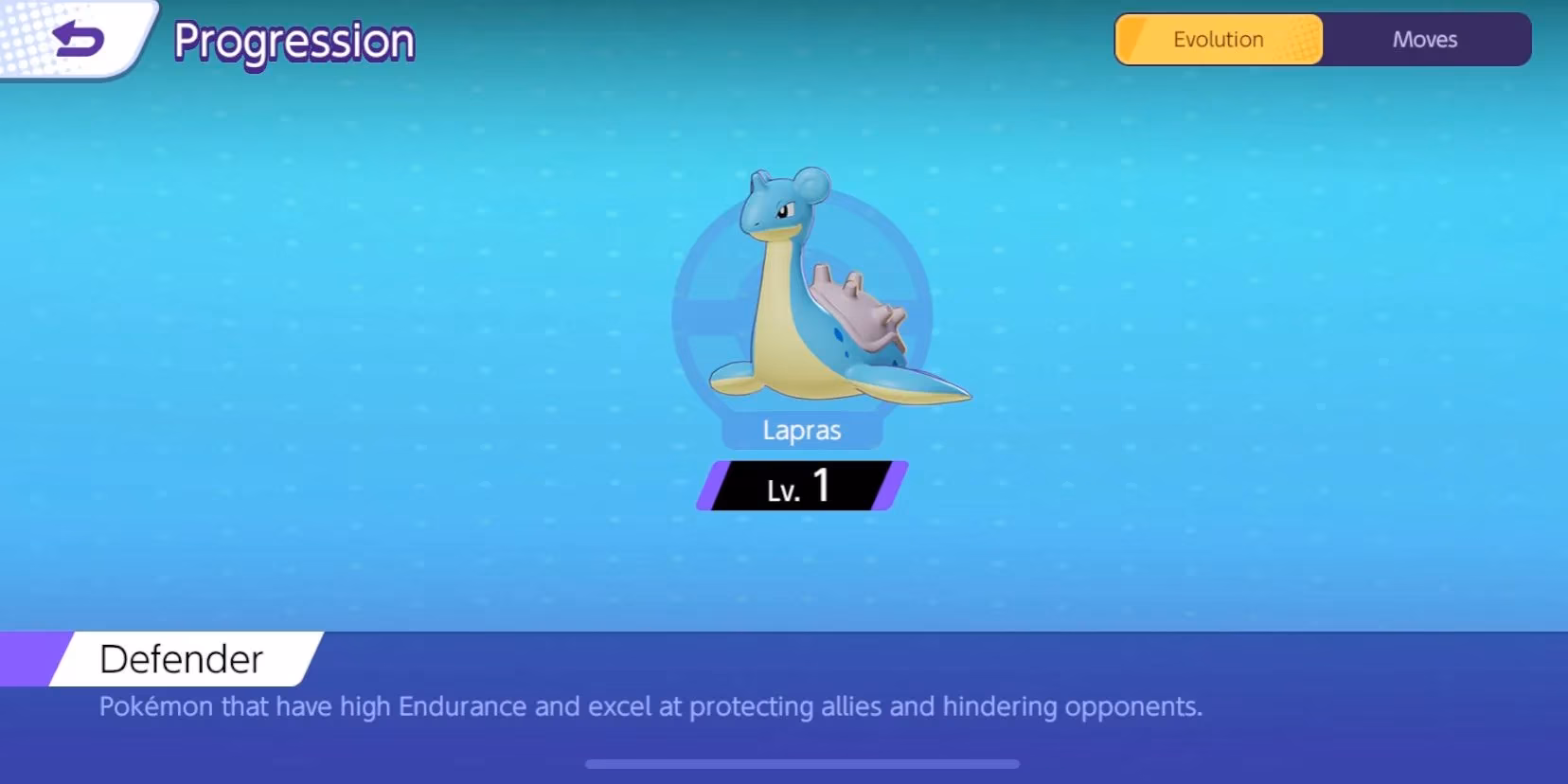Click the Defender endurance description text

coord(650,705)
